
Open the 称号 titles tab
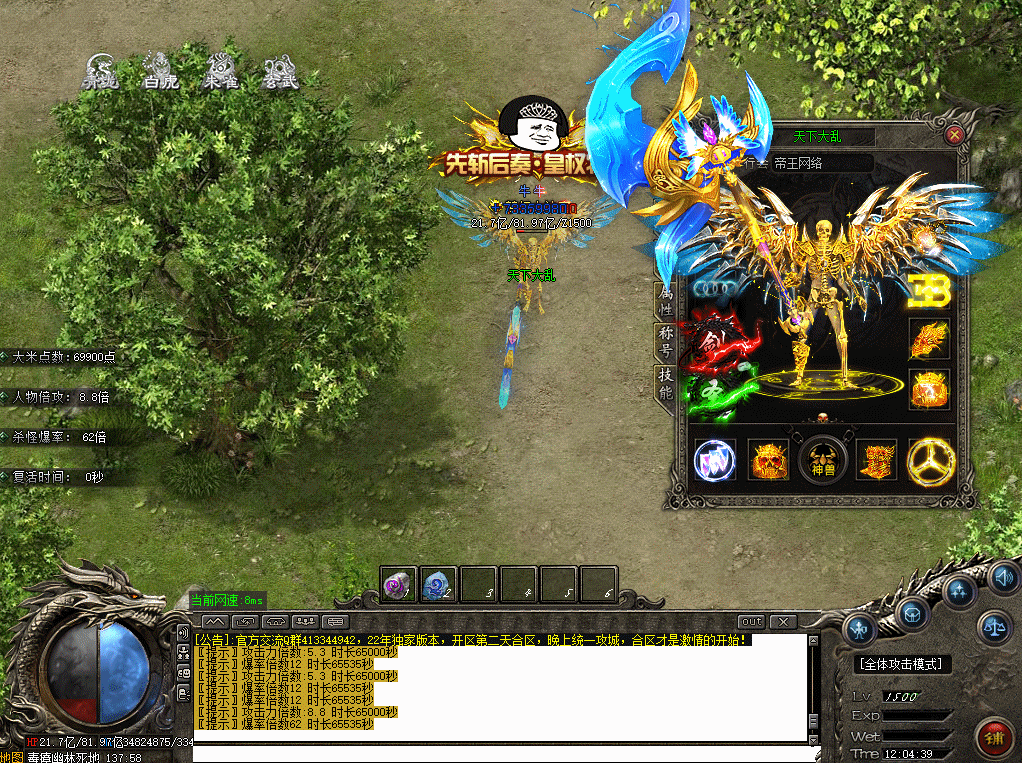click(665, 341)
